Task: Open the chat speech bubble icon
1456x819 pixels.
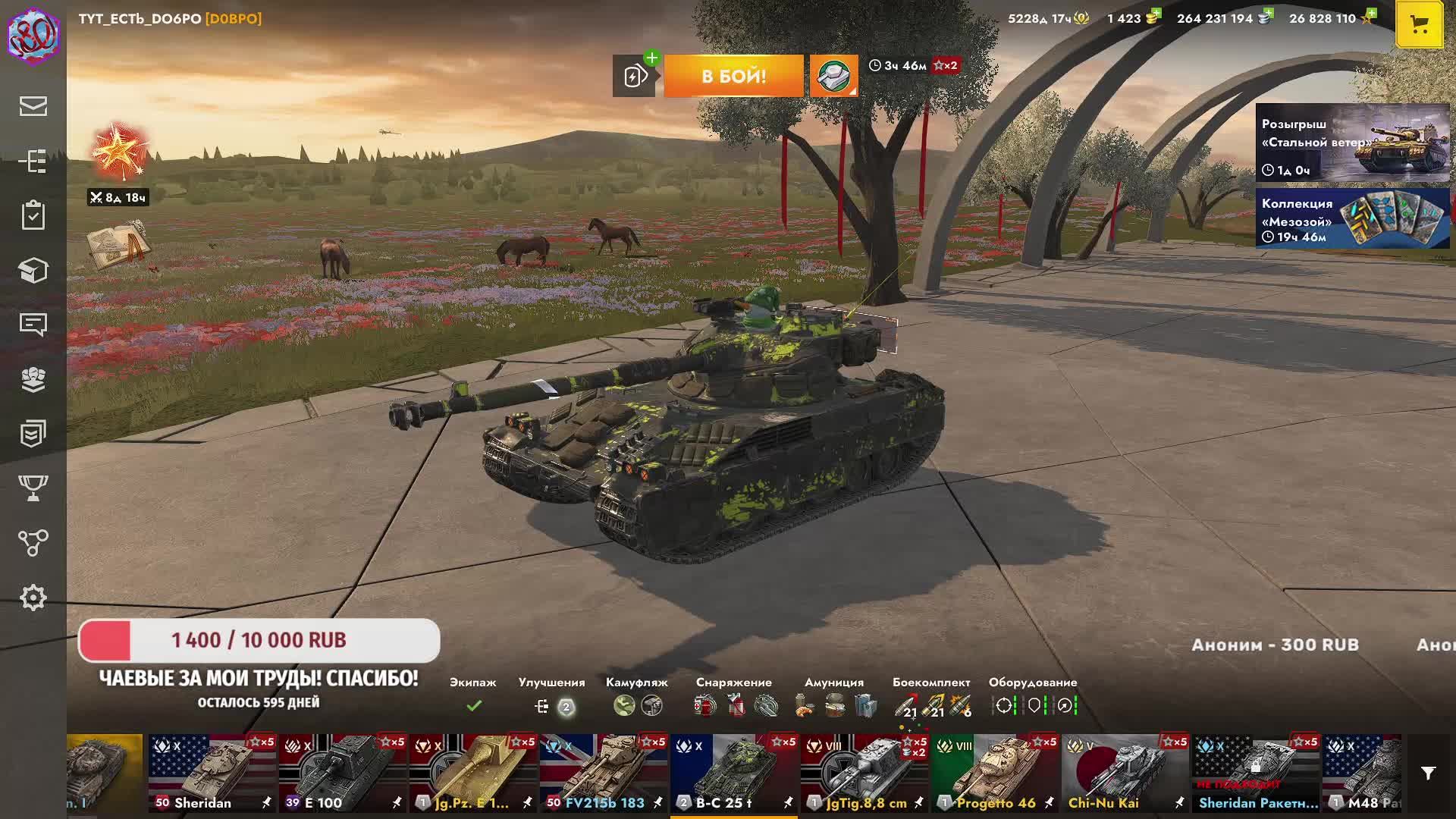Action: (x=33, y=325)
